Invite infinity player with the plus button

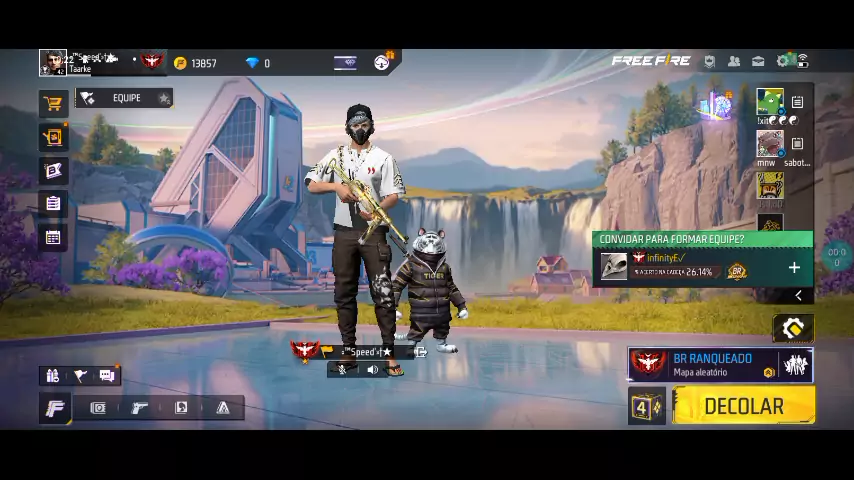point(794,268)
